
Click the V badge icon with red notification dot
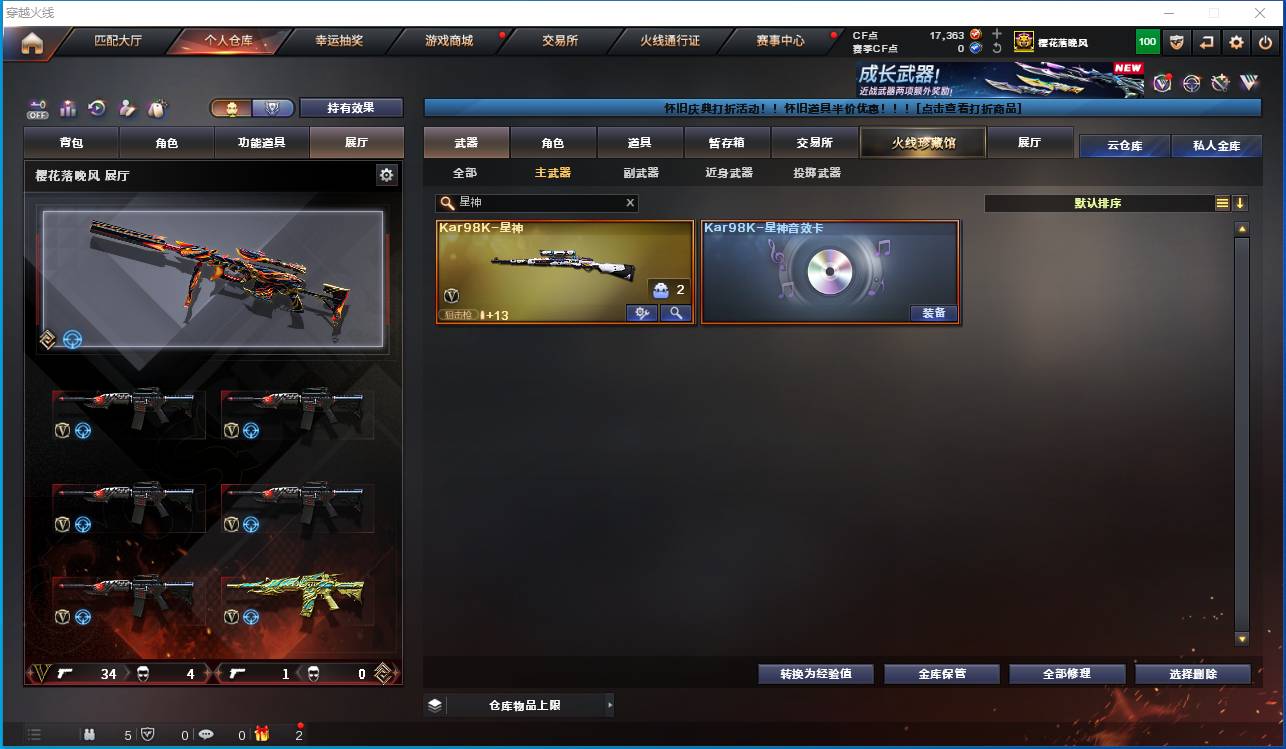[x=1162, y=83]
